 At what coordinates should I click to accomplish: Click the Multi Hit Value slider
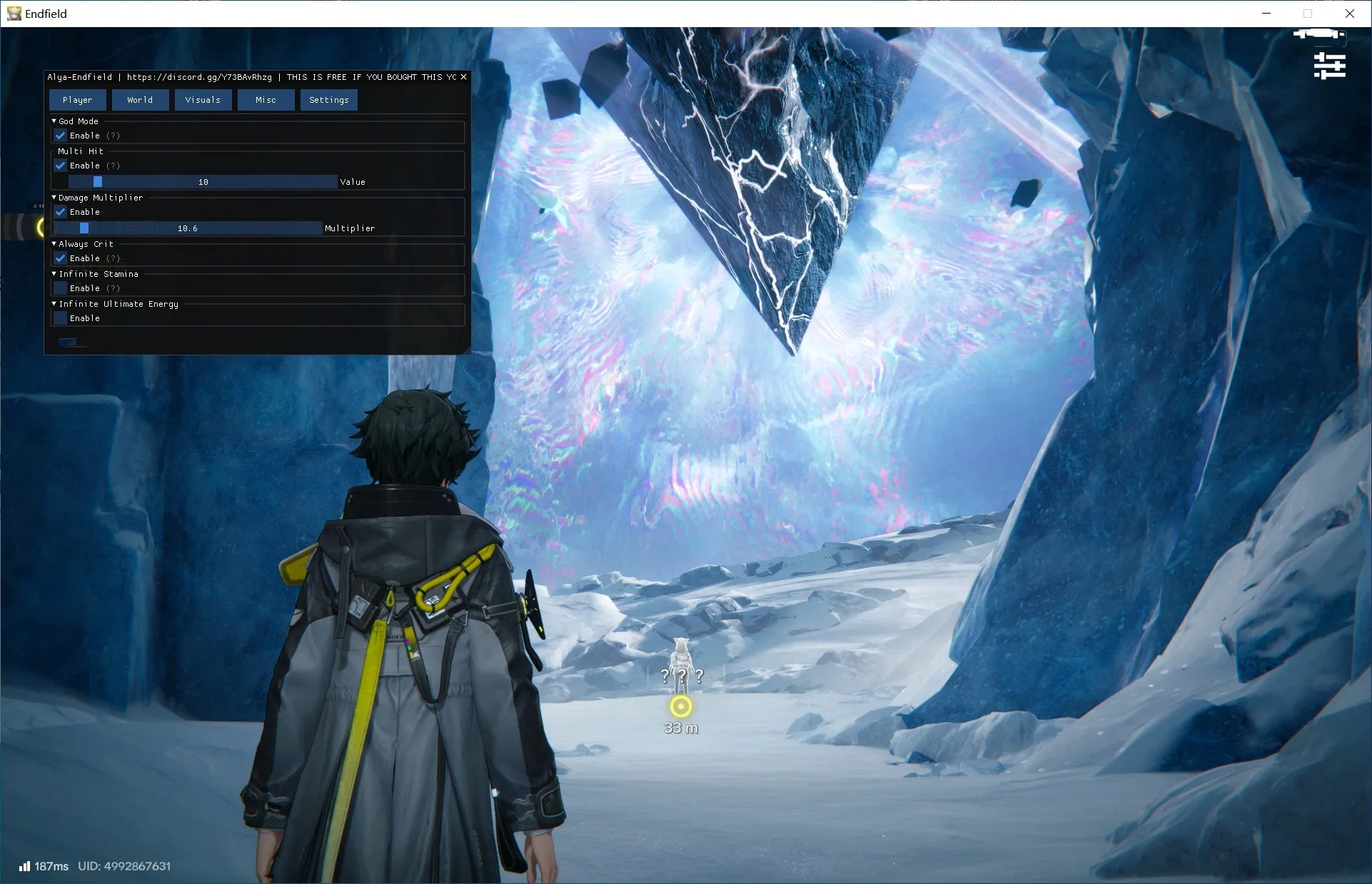click(203, 182)
